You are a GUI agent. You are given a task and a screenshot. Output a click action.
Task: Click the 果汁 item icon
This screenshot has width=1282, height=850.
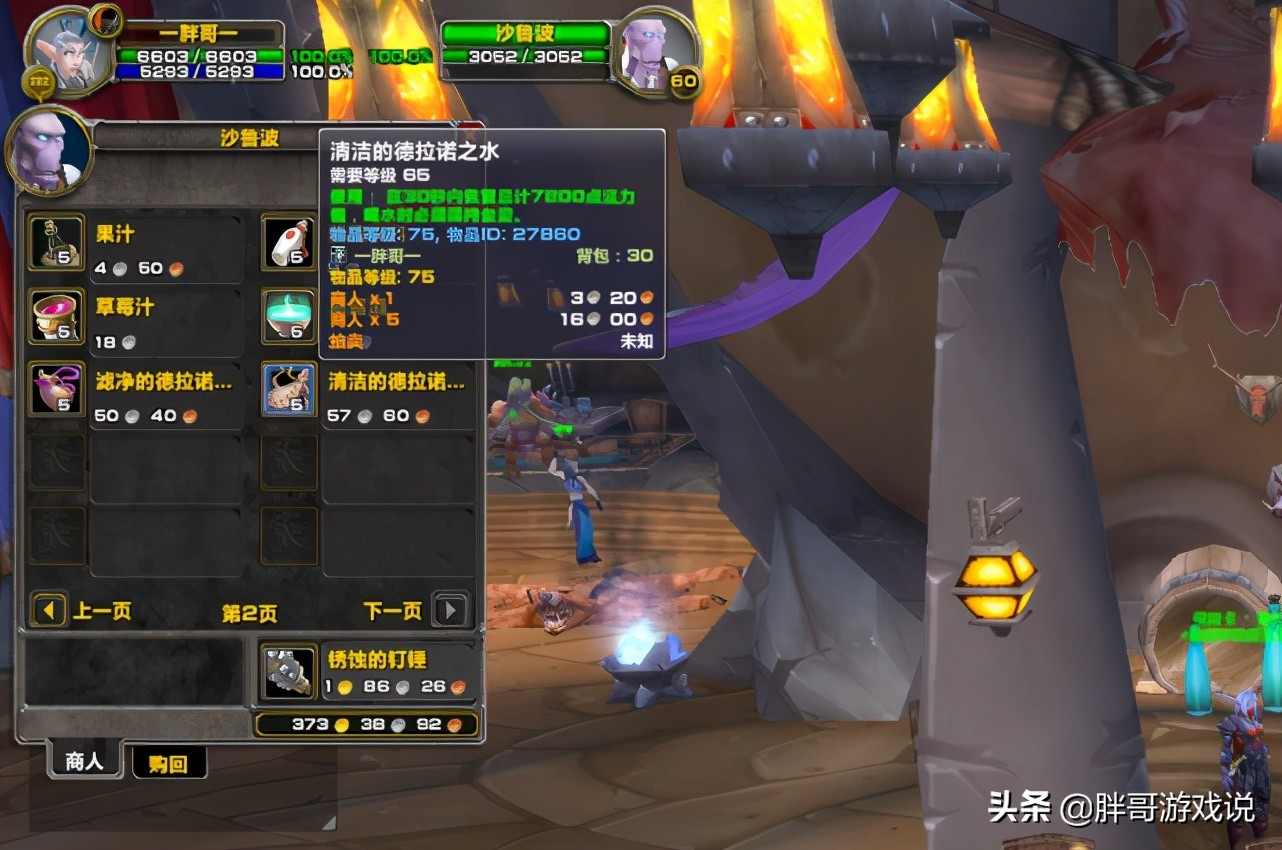pyautogui.click(x=55, y=242)
